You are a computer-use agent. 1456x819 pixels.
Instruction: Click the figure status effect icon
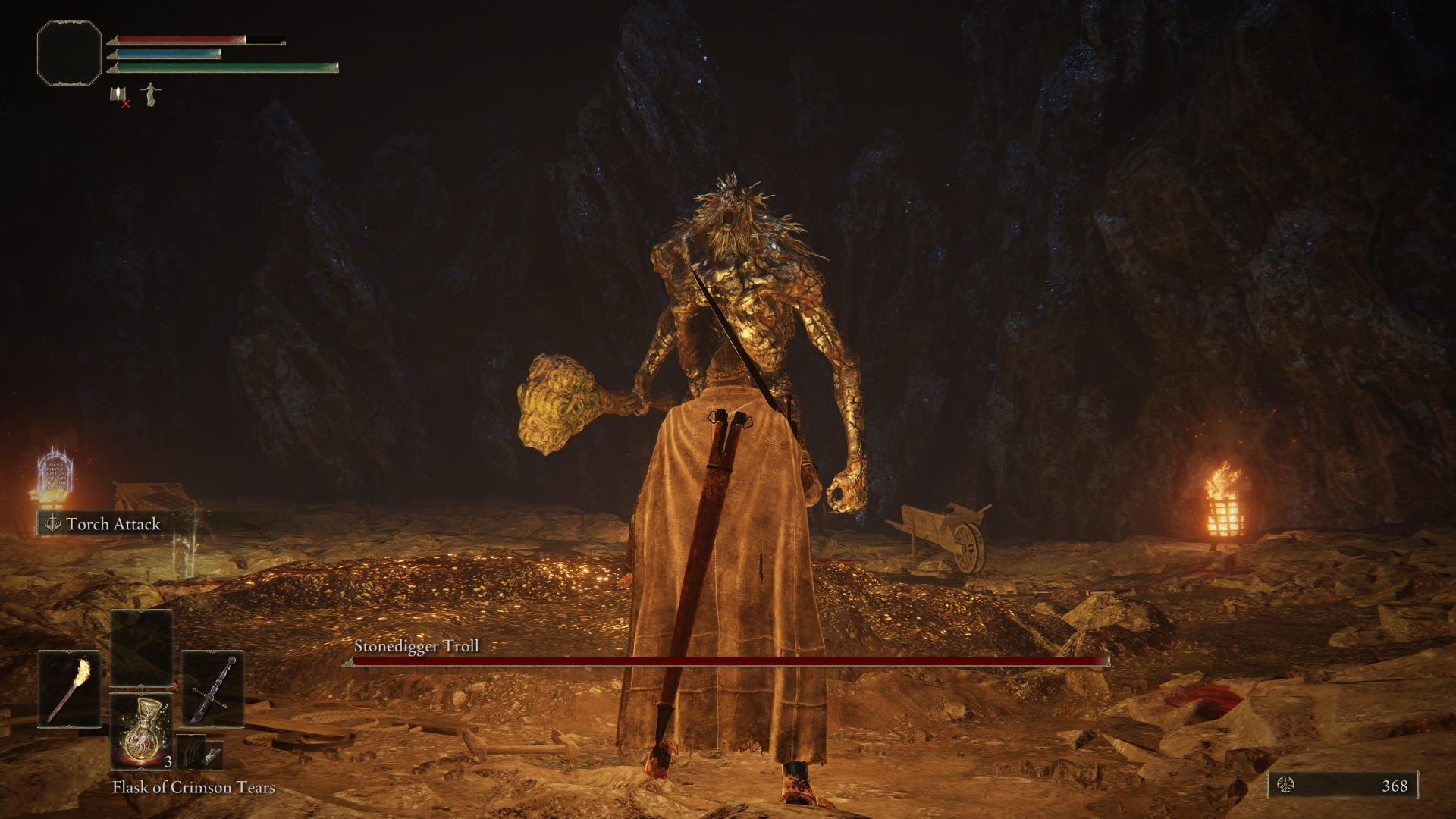tap(151, 94)
